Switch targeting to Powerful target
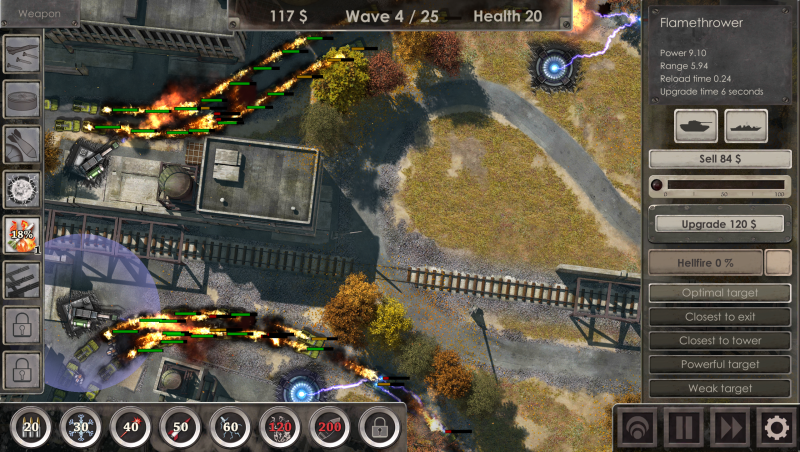 click(720, 365)
